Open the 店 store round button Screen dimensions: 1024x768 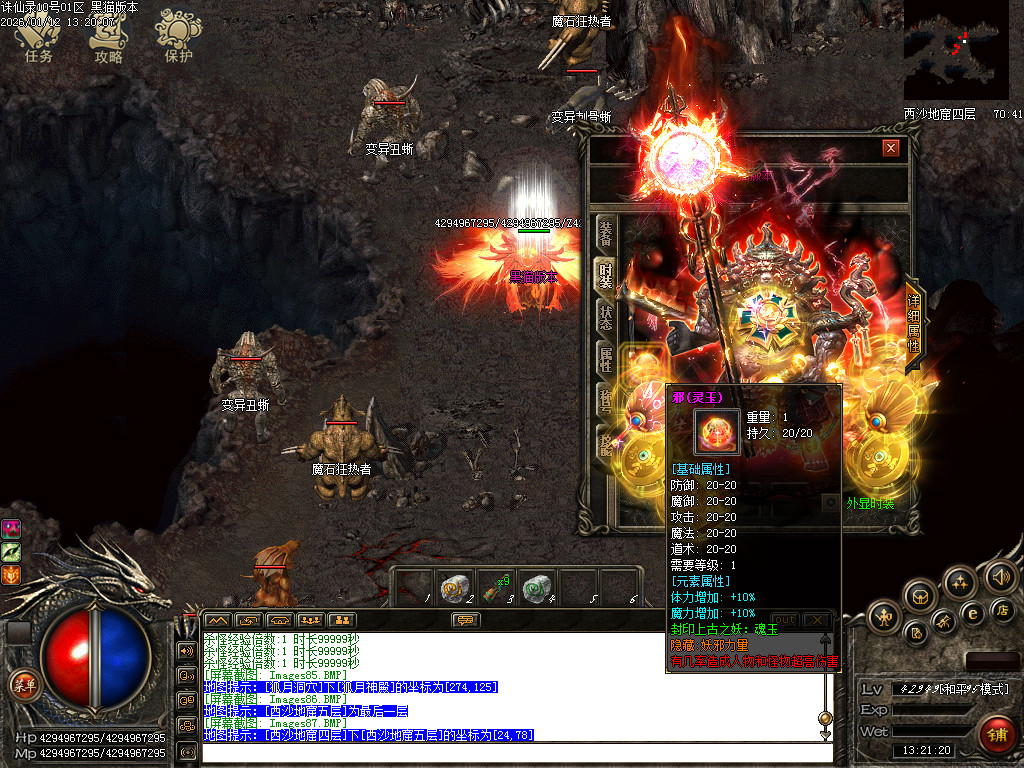point(1002,610)
